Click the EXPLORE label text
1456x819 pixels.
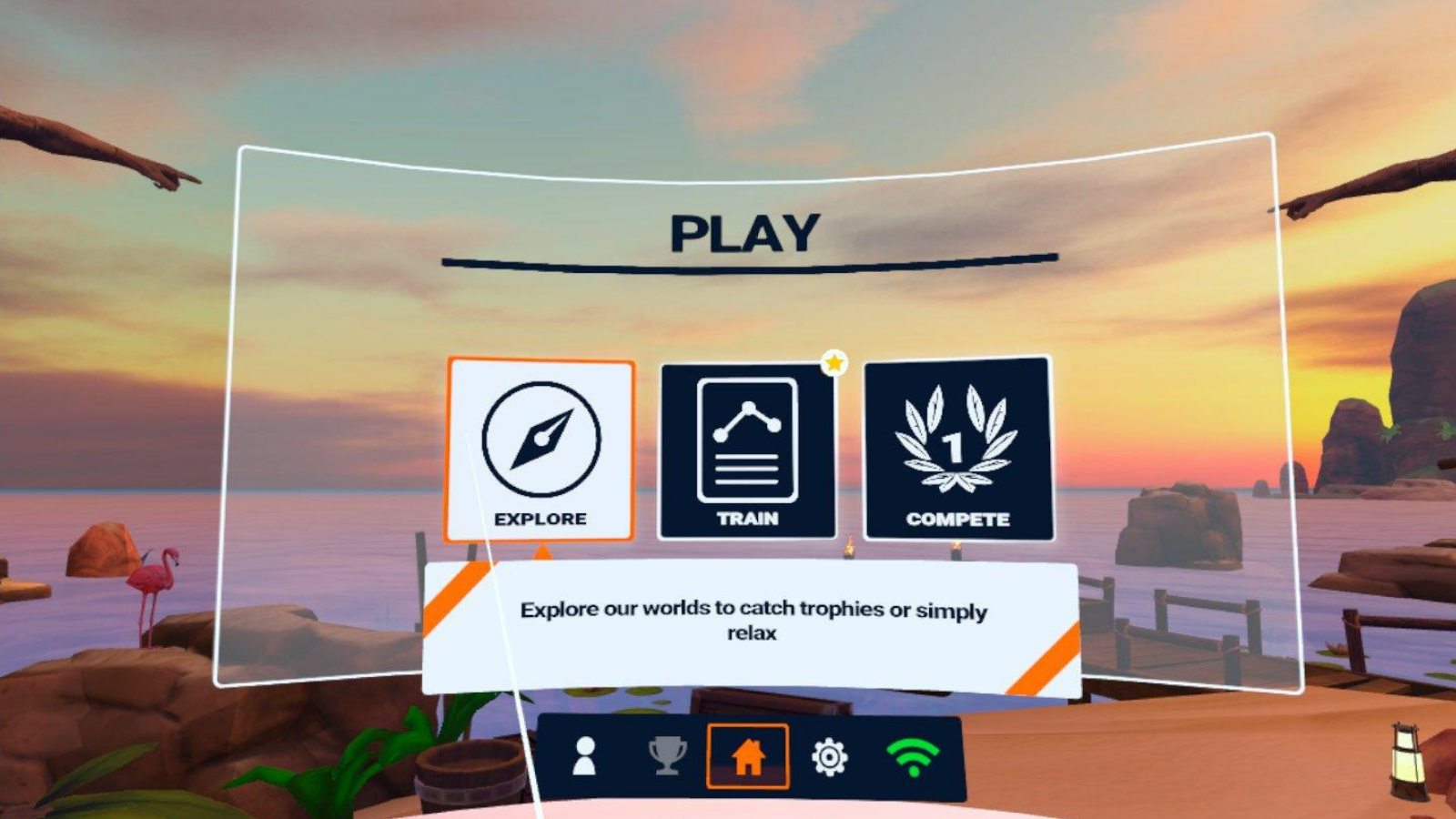click(x=541, y=521)
